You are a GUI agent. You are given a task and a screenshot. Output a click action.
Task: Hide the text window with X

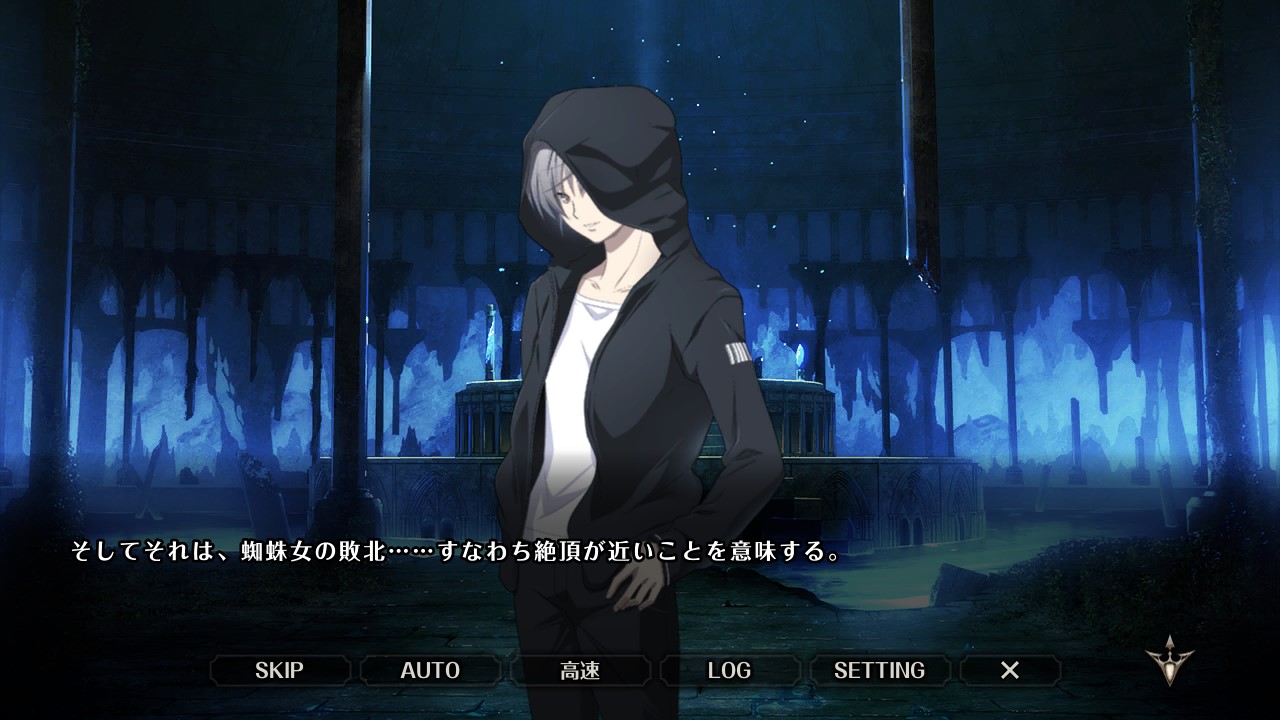(1010, 670)
